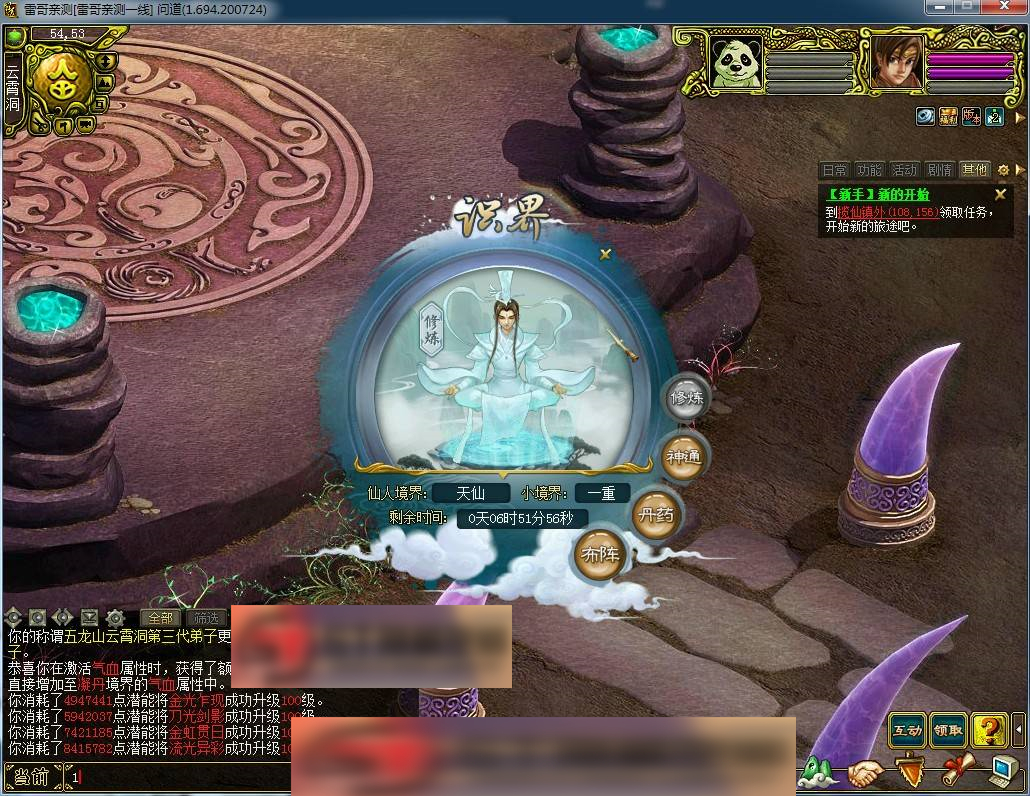Switch to the 日常 quest tab

coord(834,170)
